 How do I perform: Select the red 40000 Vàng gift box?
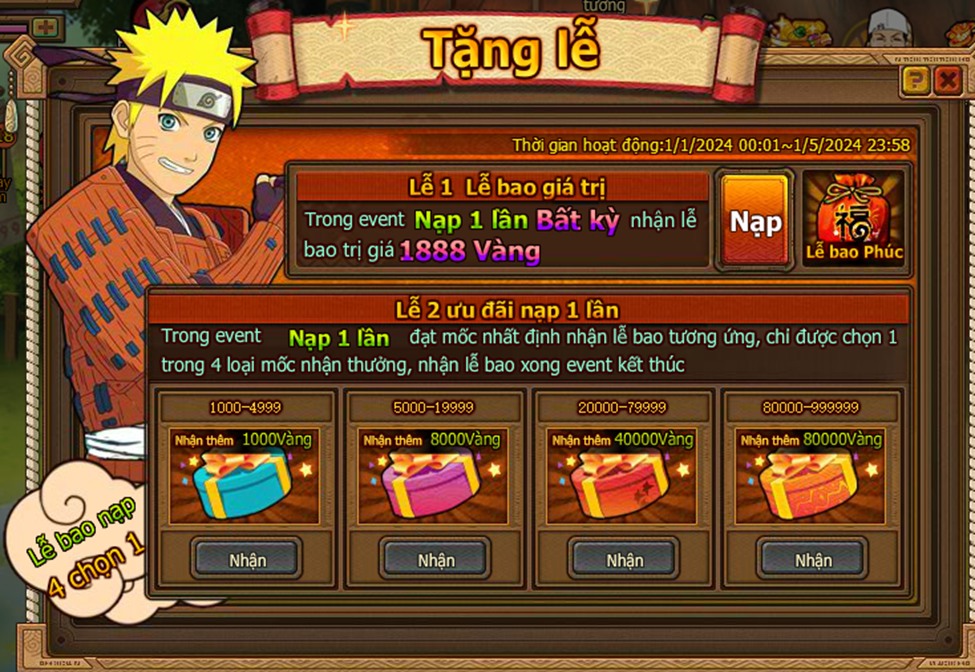tap(623, 483)
